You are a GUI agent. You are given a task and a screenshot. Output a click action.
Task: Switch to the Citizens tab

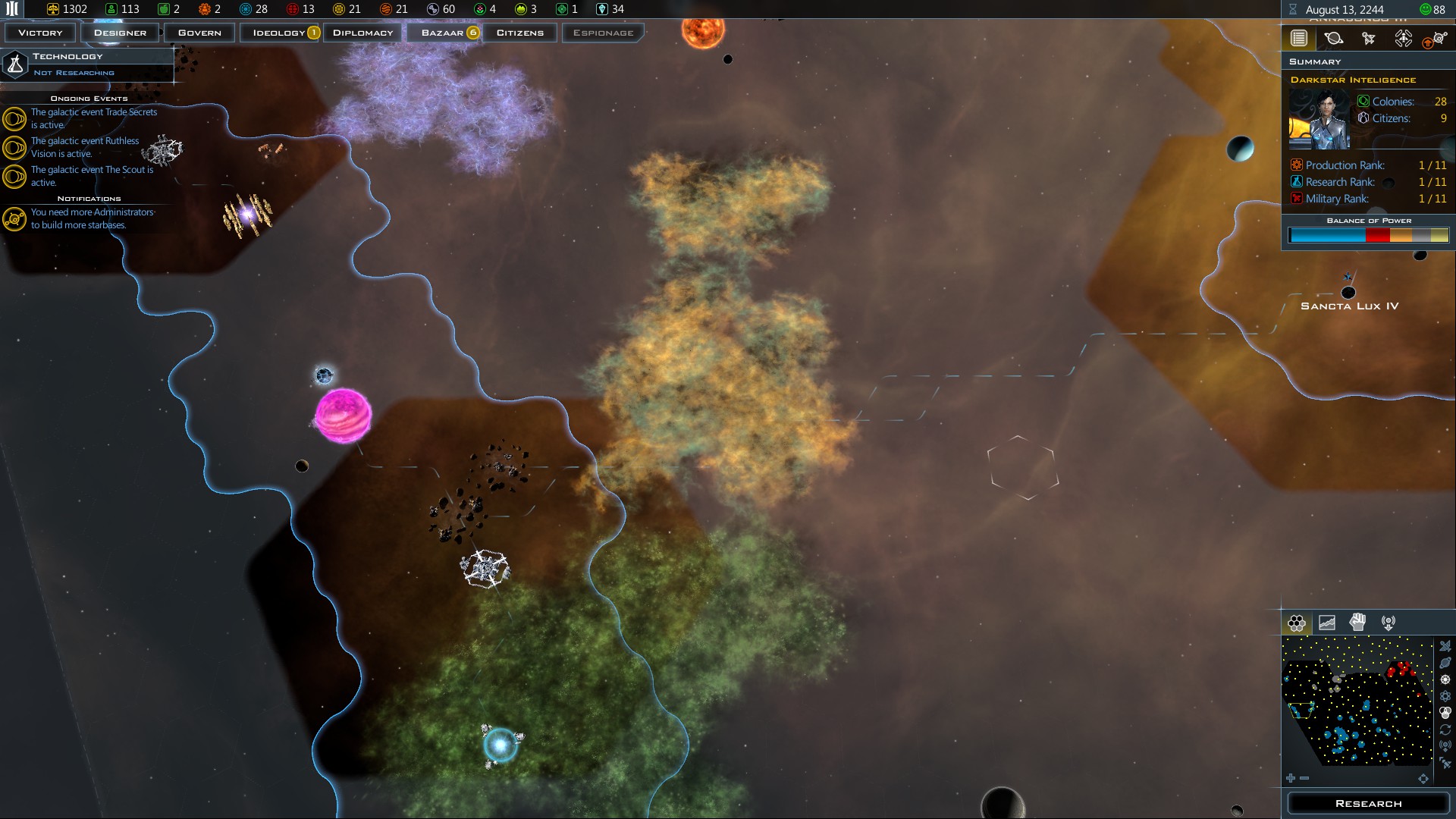tap(520, 33)
